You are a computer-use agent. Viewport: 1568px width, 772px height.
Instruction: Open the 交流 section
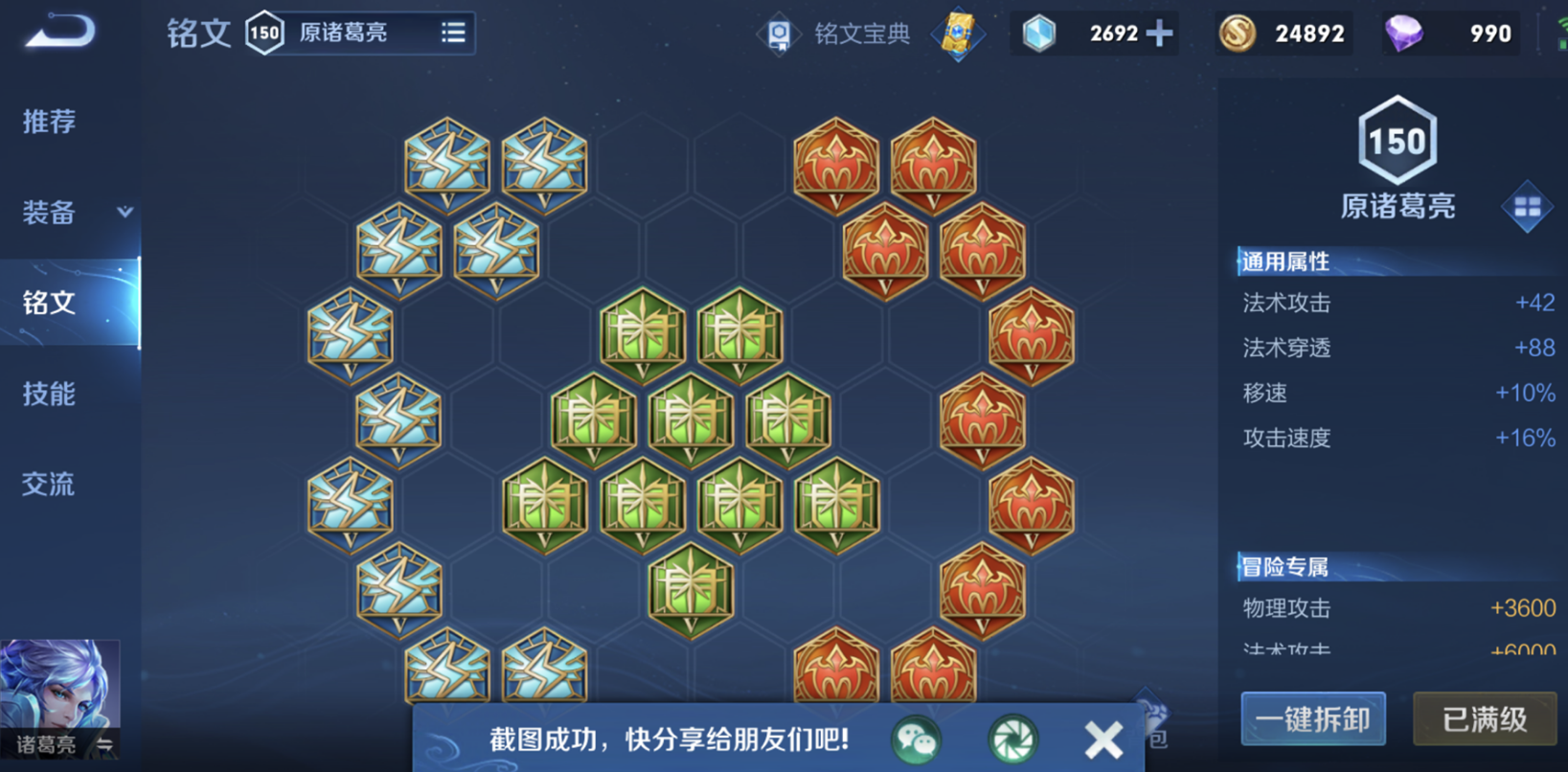pos(50,485)
